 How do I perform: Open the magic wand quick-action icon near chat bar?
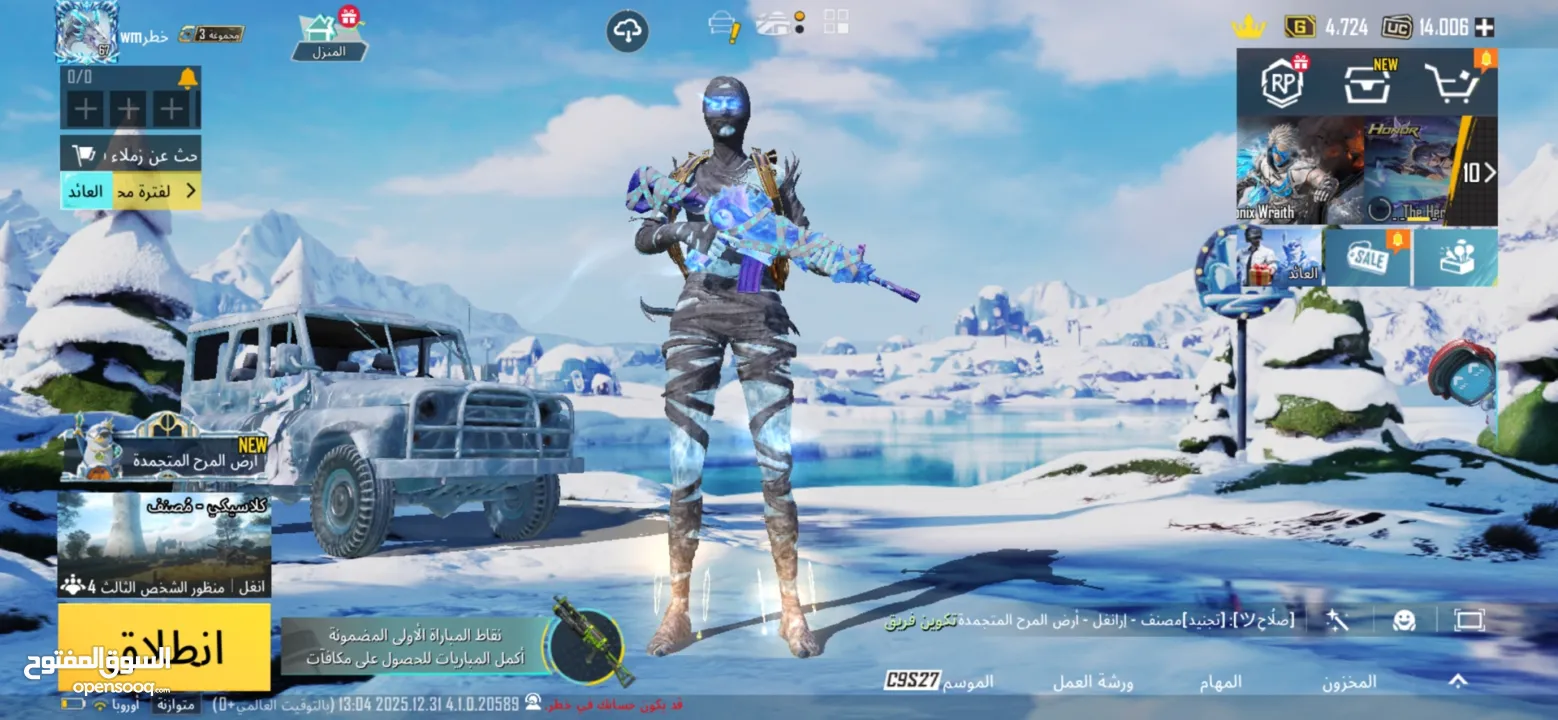(x=1337, y=621)
